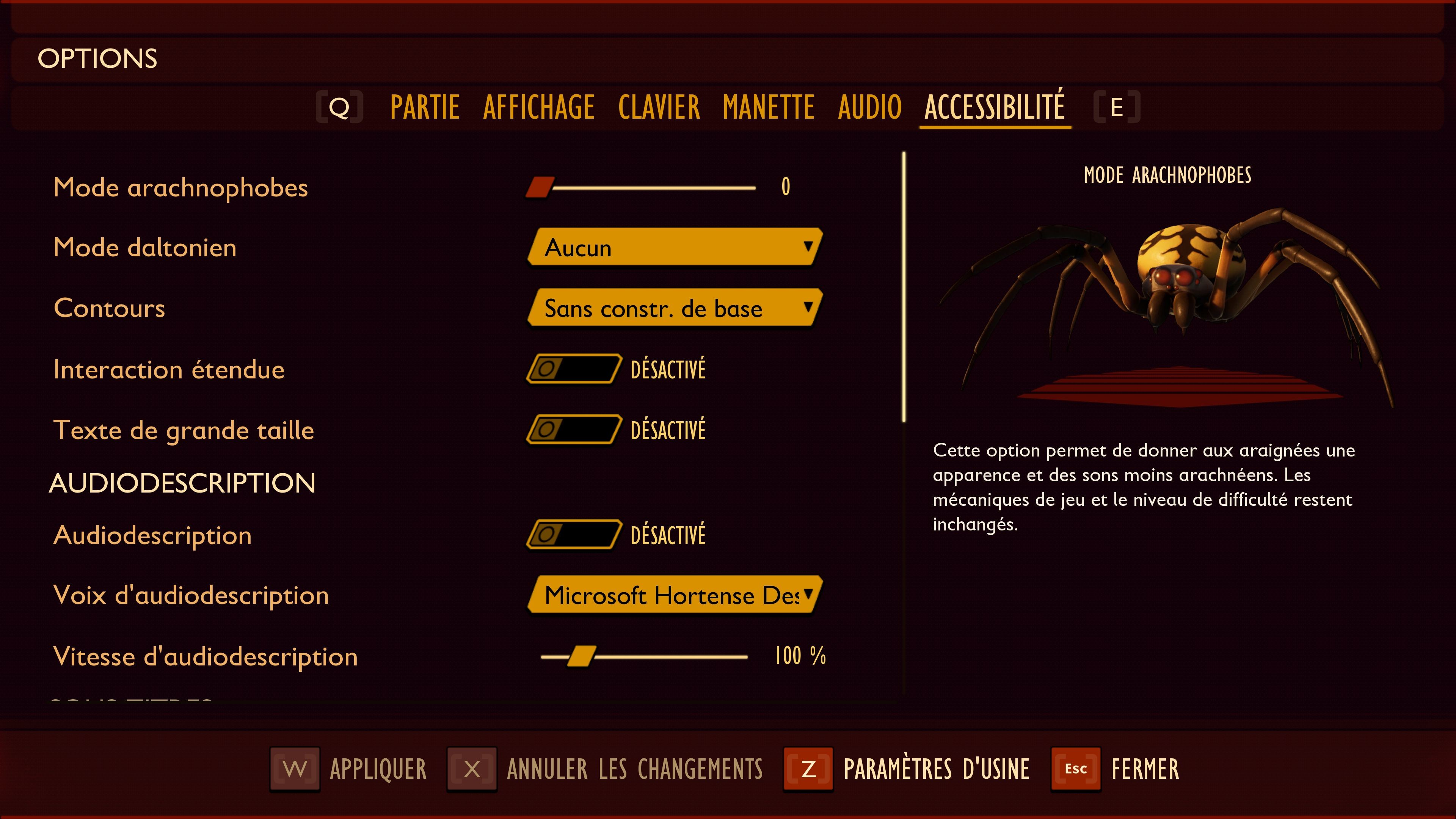Click the Esc key icon next to Fermer

pos(1076,769)
